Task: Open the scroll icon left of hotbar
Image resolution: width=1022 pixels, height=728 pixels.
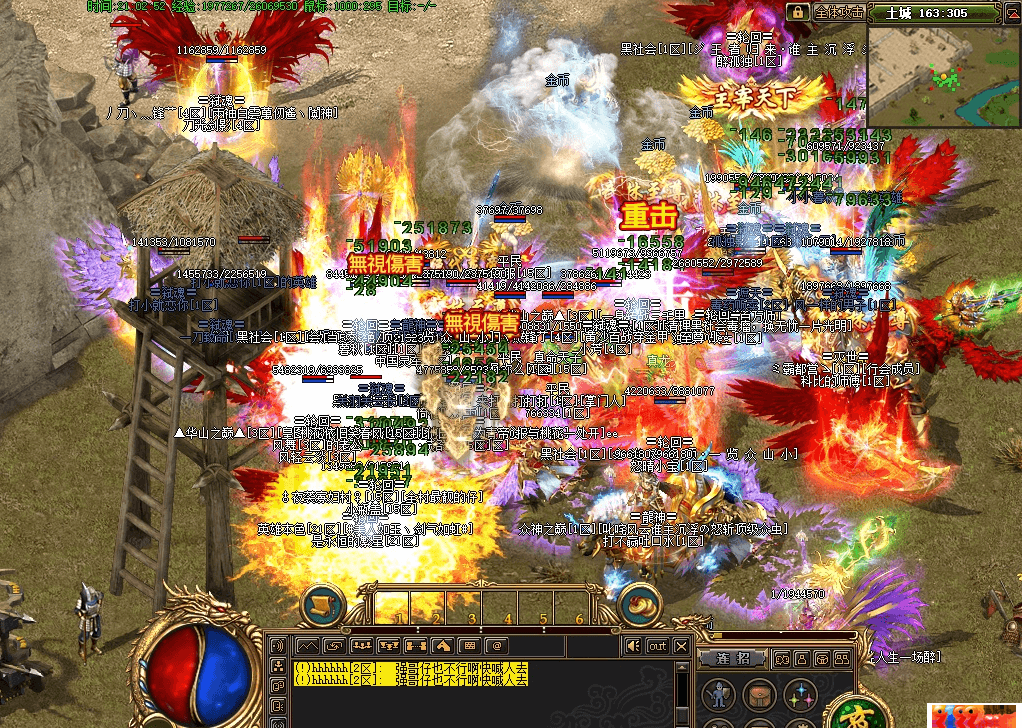Action: pyautogui.click(x=322, y=606)
